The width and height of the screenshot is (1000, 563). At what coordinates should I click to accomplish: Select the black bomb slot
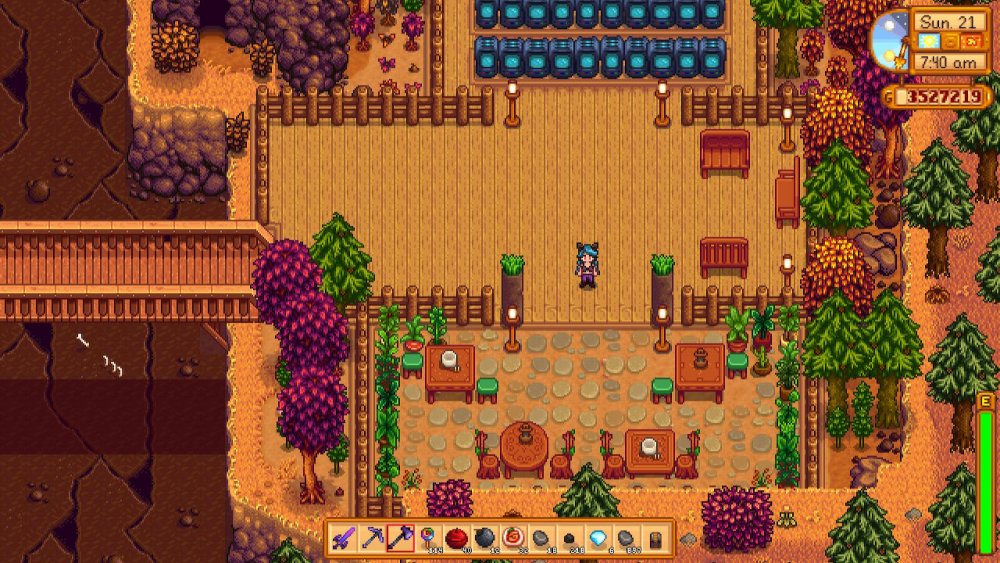pyautogui.click(x=485, y=539)
